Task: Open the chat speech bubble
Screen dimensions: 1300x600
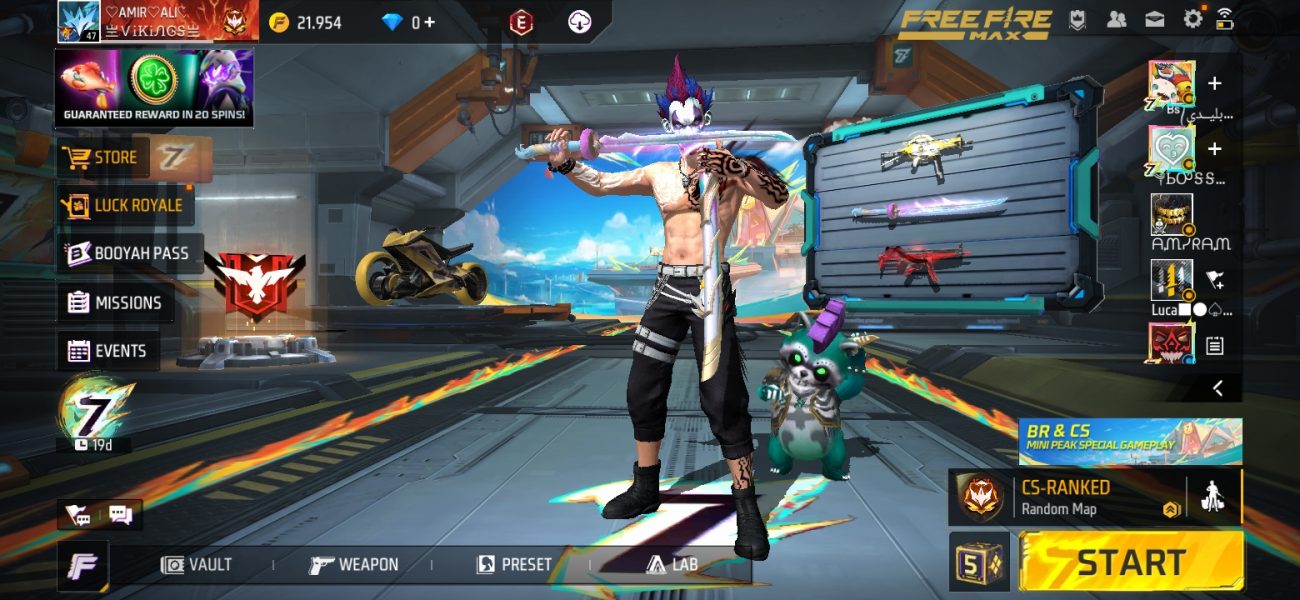Action: 121,515
